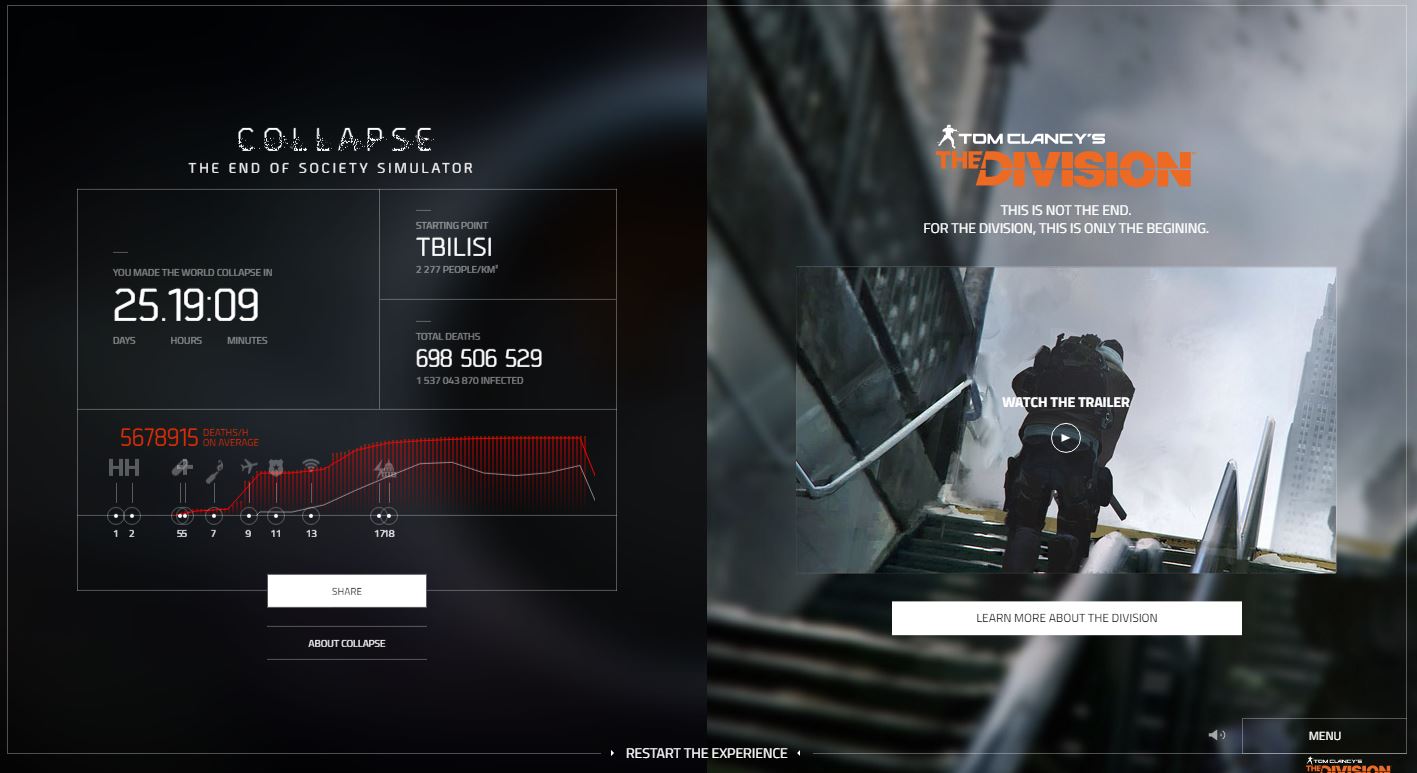This screenshot has height=773, width=1417.
Task: Select the day 2 timeline marker
Action: click(x=132, y=516)
